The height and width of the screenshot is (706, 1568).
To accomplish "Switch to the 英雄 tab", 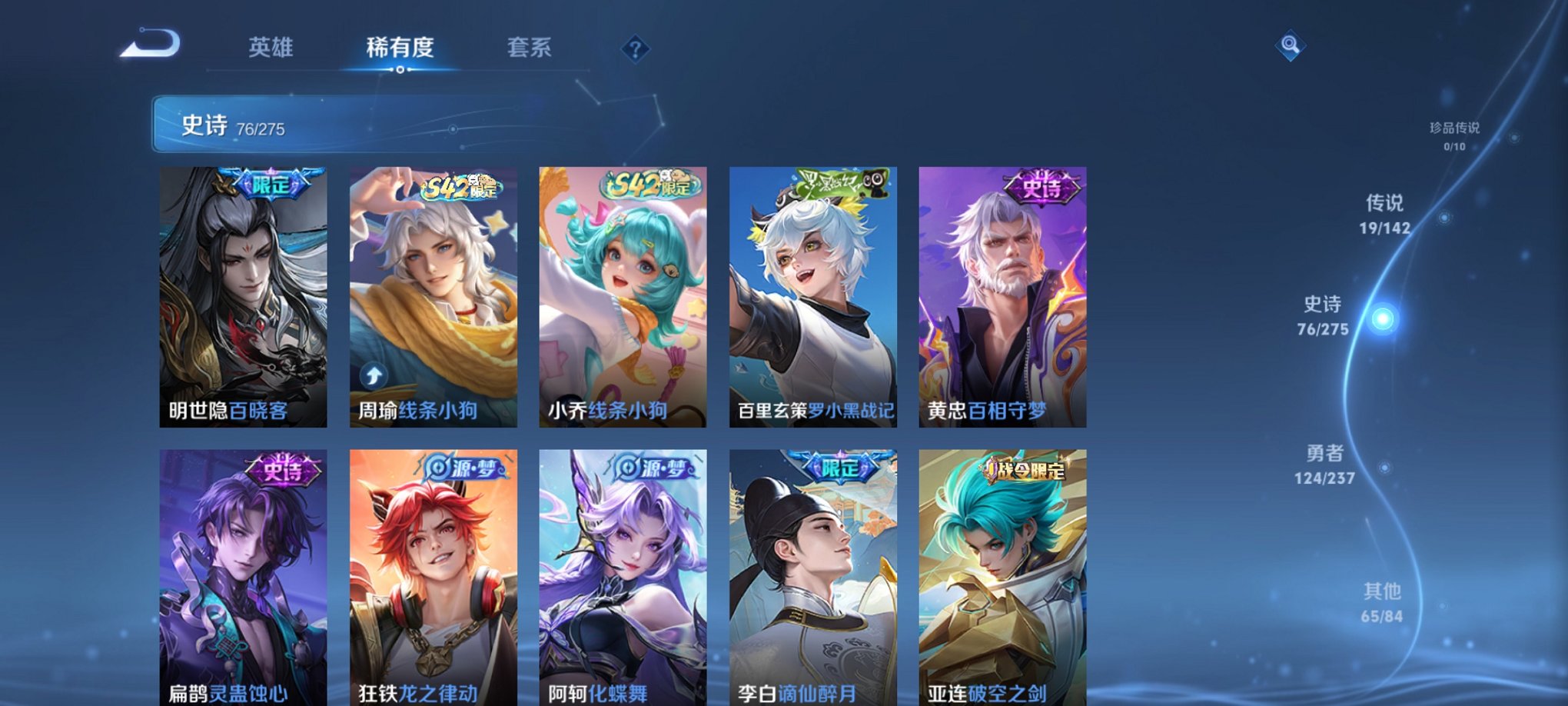I will [271, 46].
